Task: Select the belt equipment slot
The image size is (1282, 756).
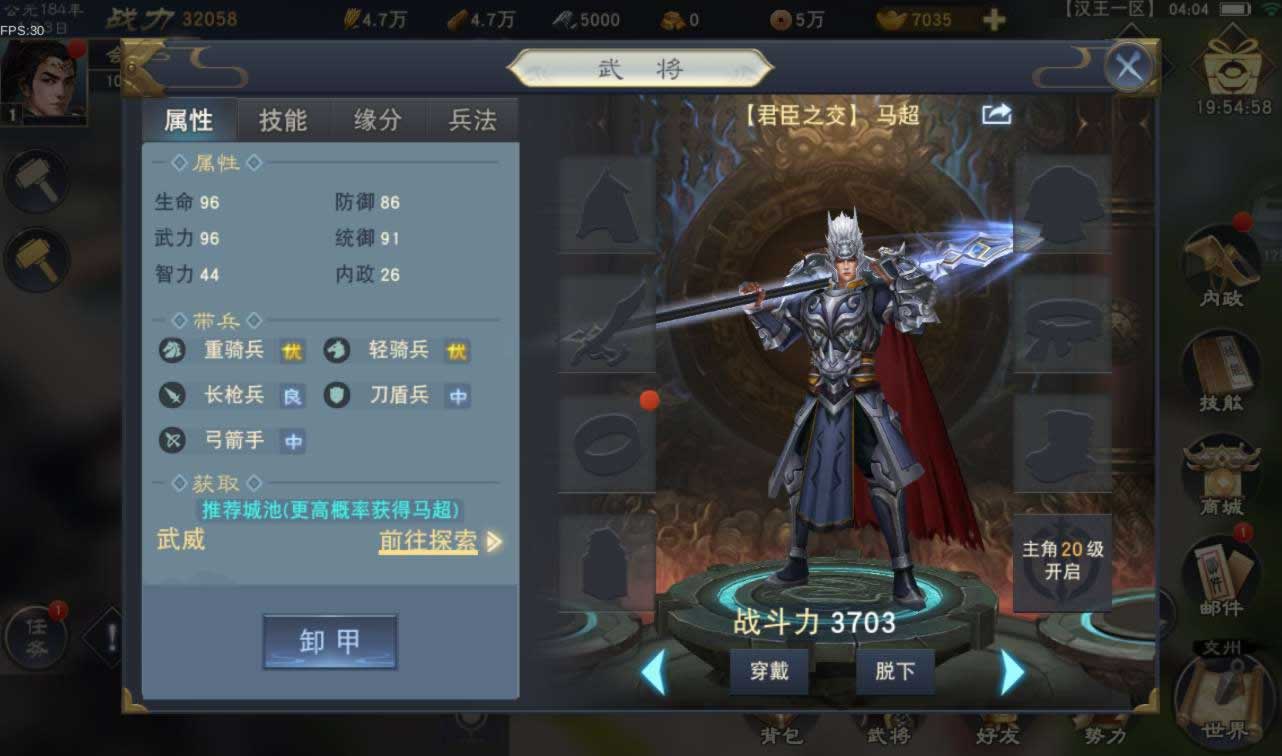Action: coord(1063,323)
